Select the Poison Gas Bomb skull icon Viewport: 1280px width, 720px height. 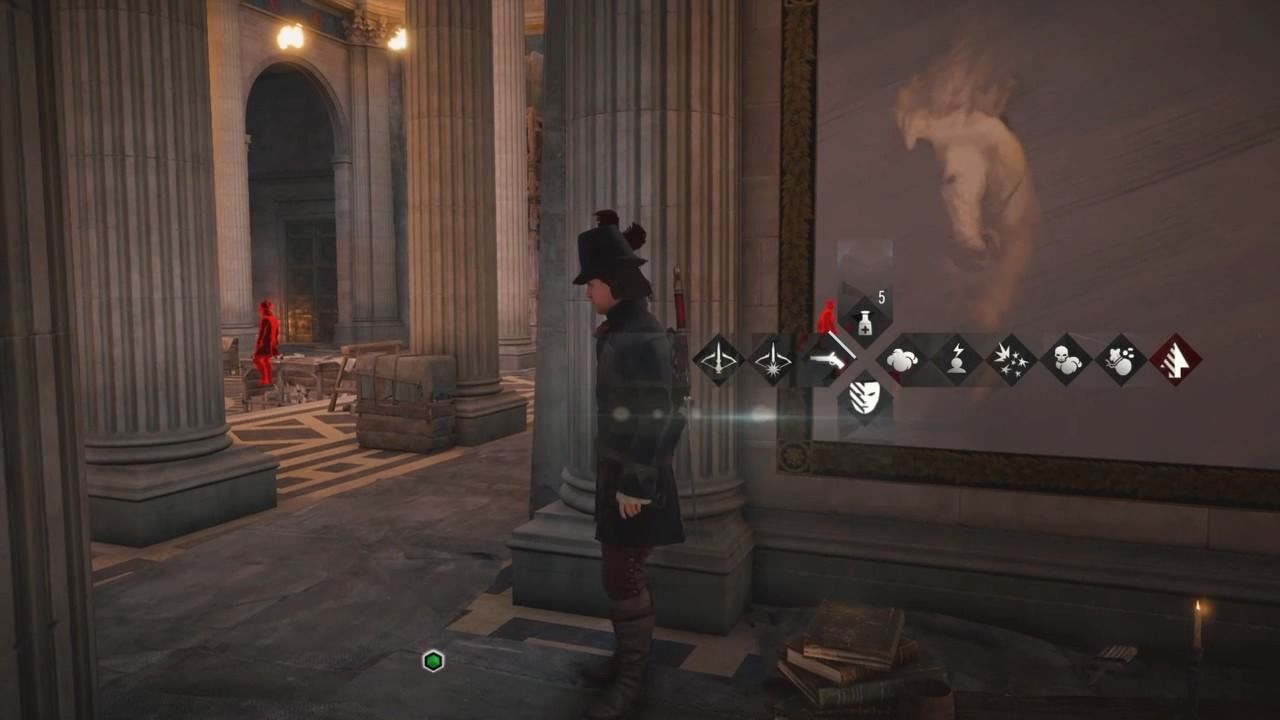(x=1068, y=360)
